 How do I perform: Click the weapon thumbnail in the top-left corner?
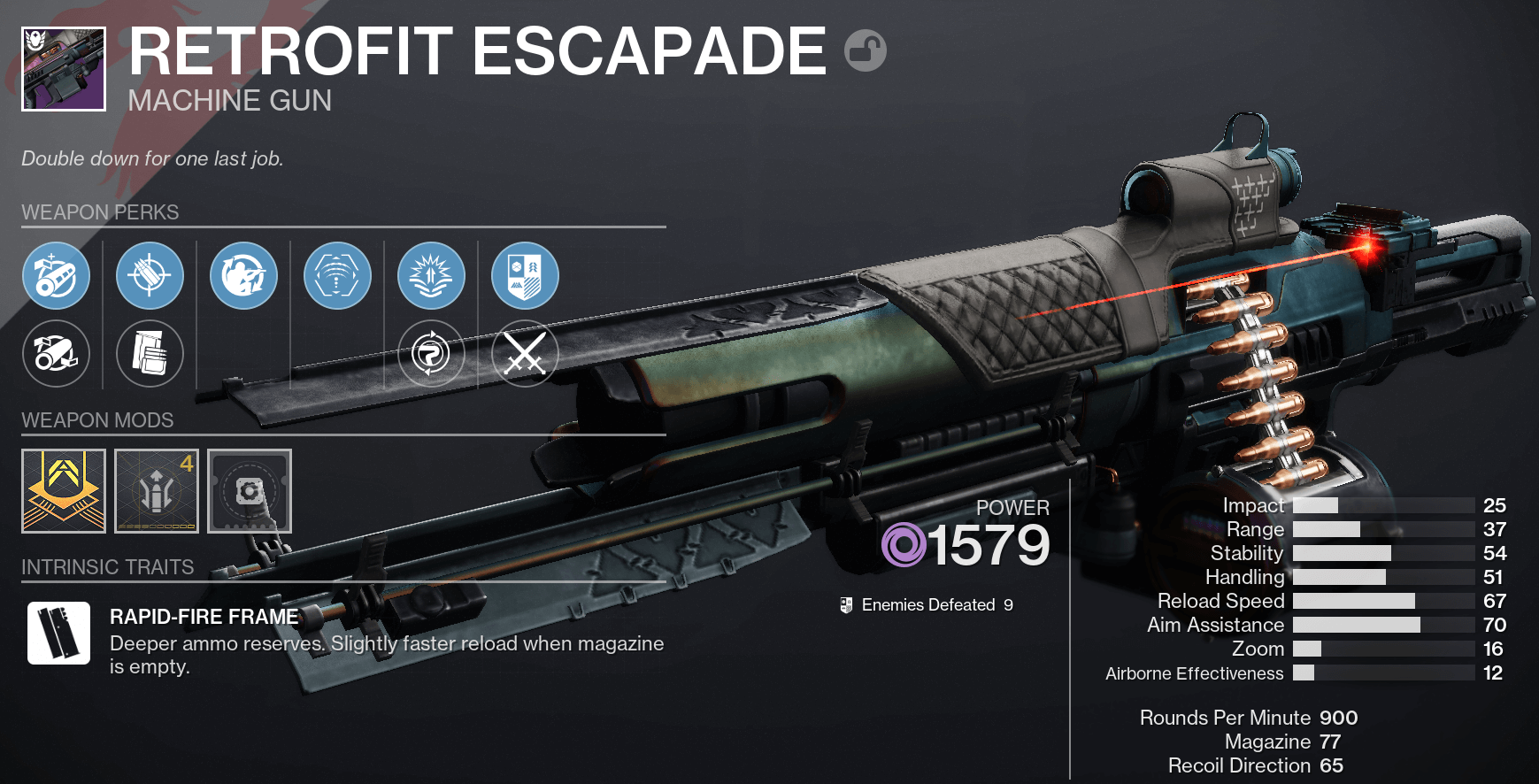pyautogui.click(x=63, y=71)
